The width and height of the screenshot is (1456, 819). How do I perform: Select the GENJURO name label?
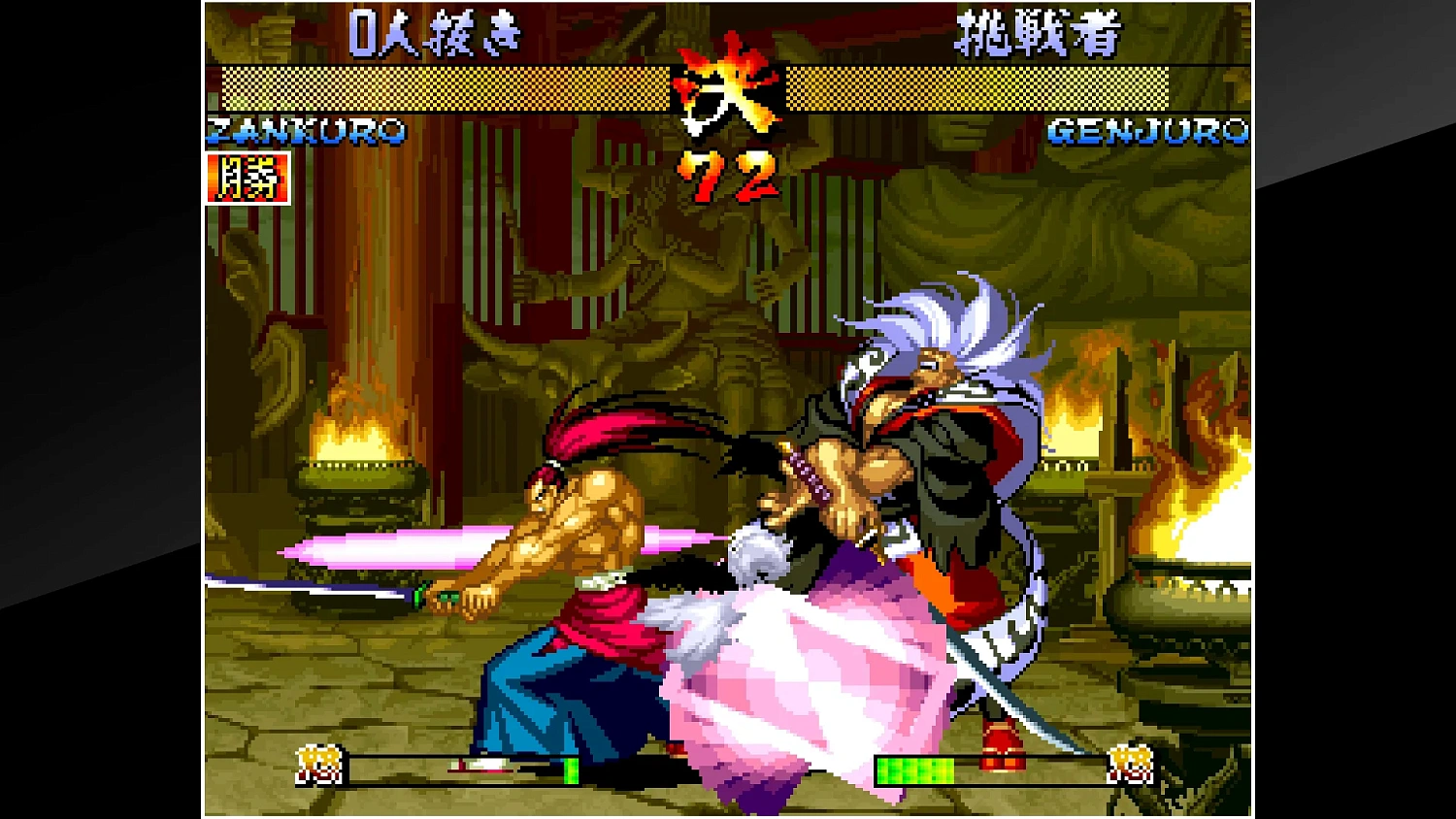1150,131
